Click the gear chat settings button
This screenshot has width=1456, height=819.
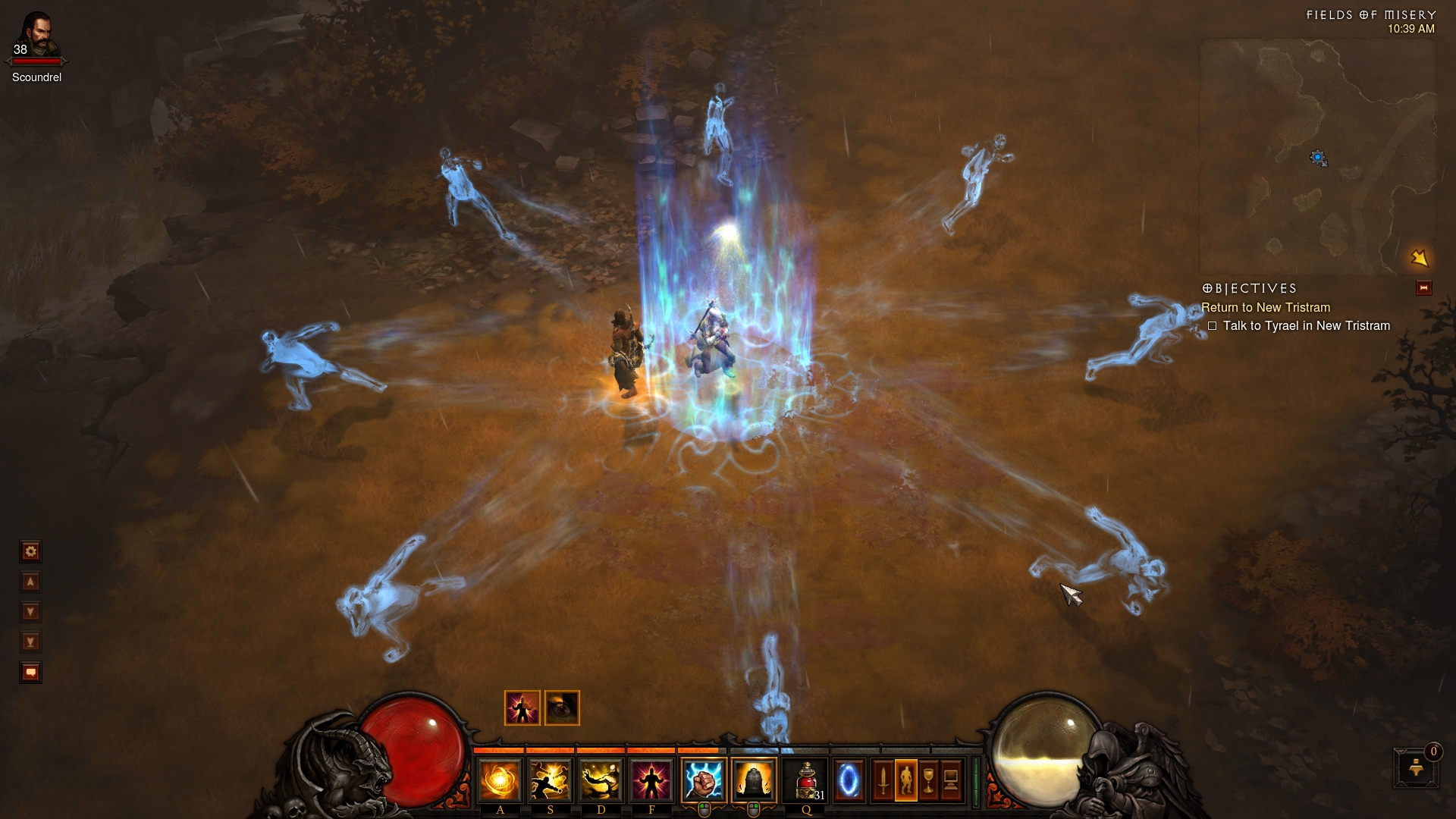30,551
